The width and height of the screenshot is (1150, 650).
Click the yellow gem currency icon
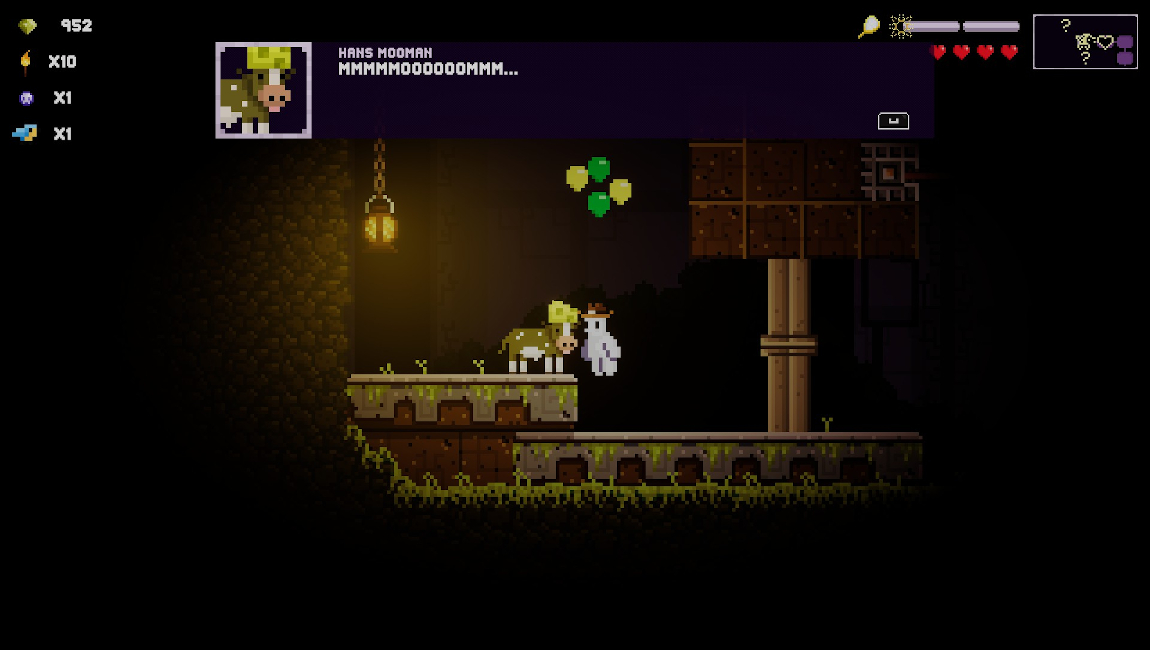click(27, 27)
